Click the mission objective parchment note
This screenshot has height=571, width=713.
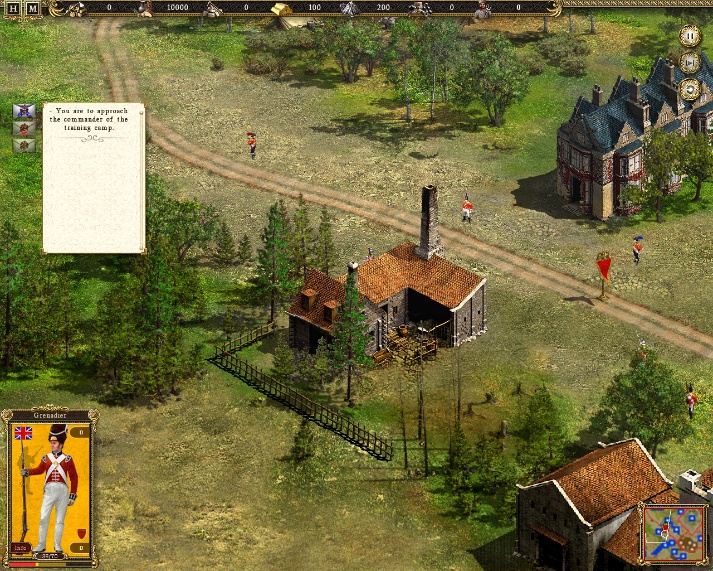click(x=94, y=178)
